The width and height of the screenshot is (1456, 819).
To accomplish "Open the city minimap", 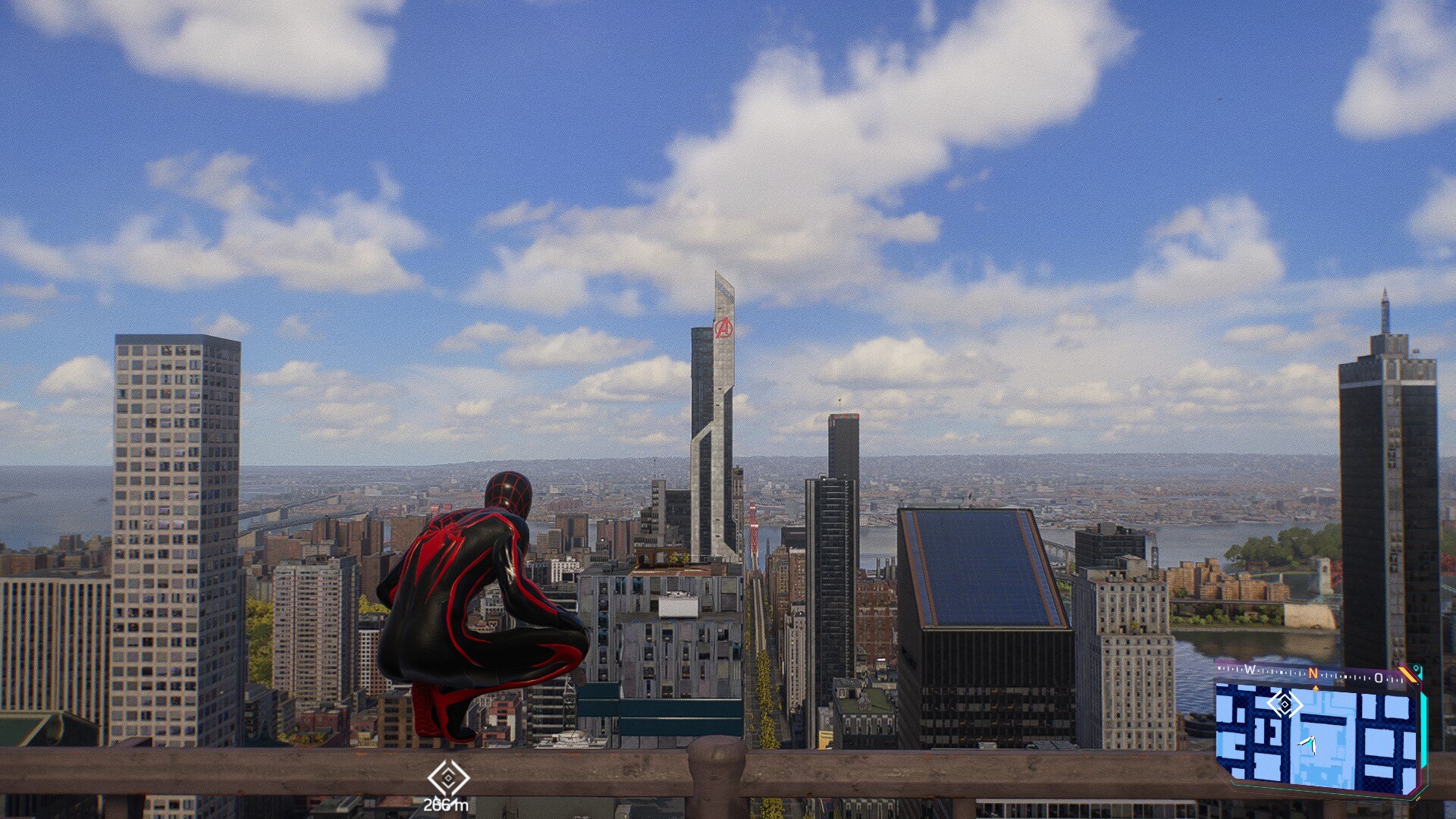I will pos(1318,737).
